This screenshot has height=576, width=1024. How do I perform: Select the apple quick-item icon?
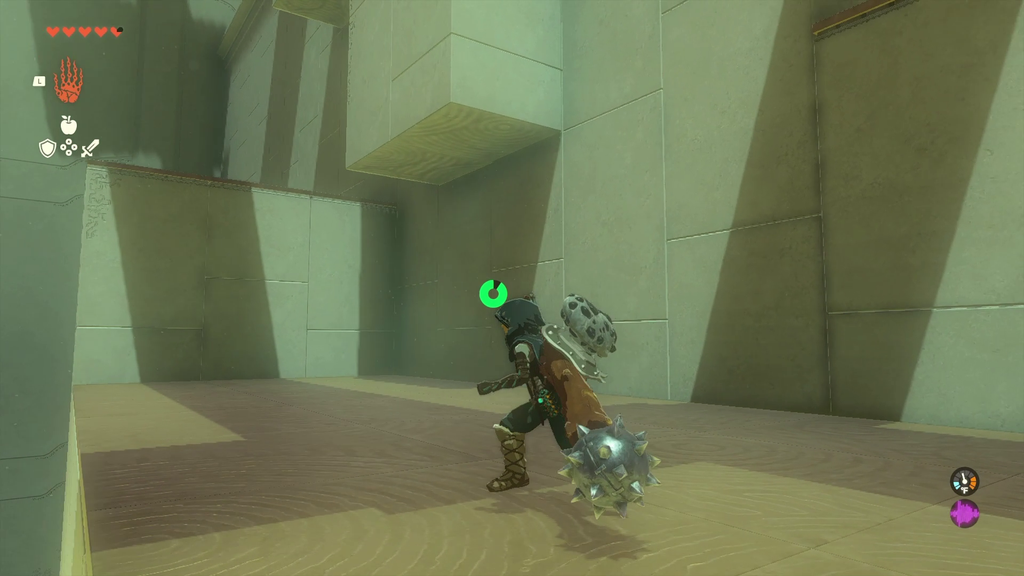coord(68,125)
